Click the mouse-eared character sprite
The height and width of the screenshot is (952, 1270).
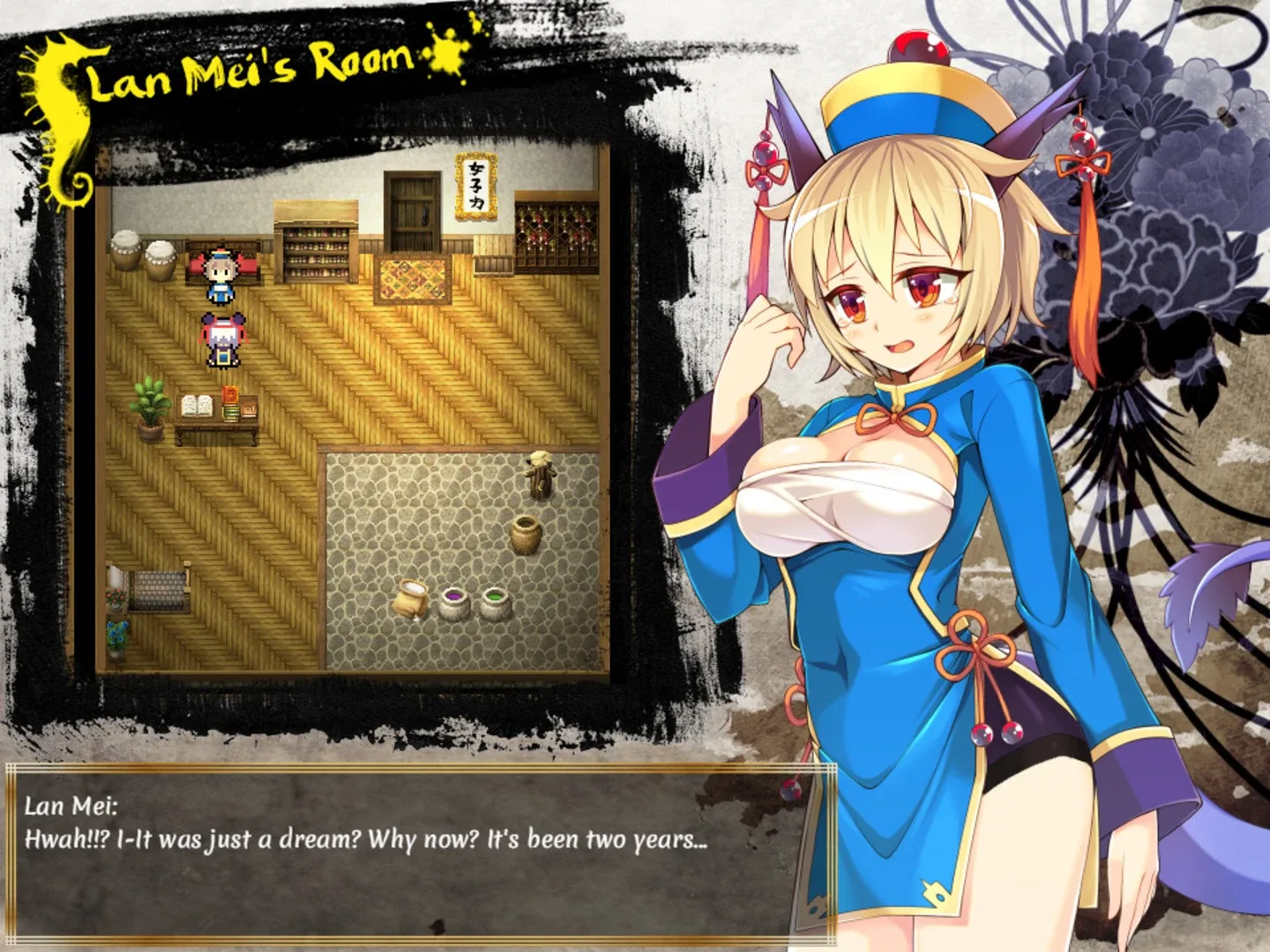tap(222, 339)
